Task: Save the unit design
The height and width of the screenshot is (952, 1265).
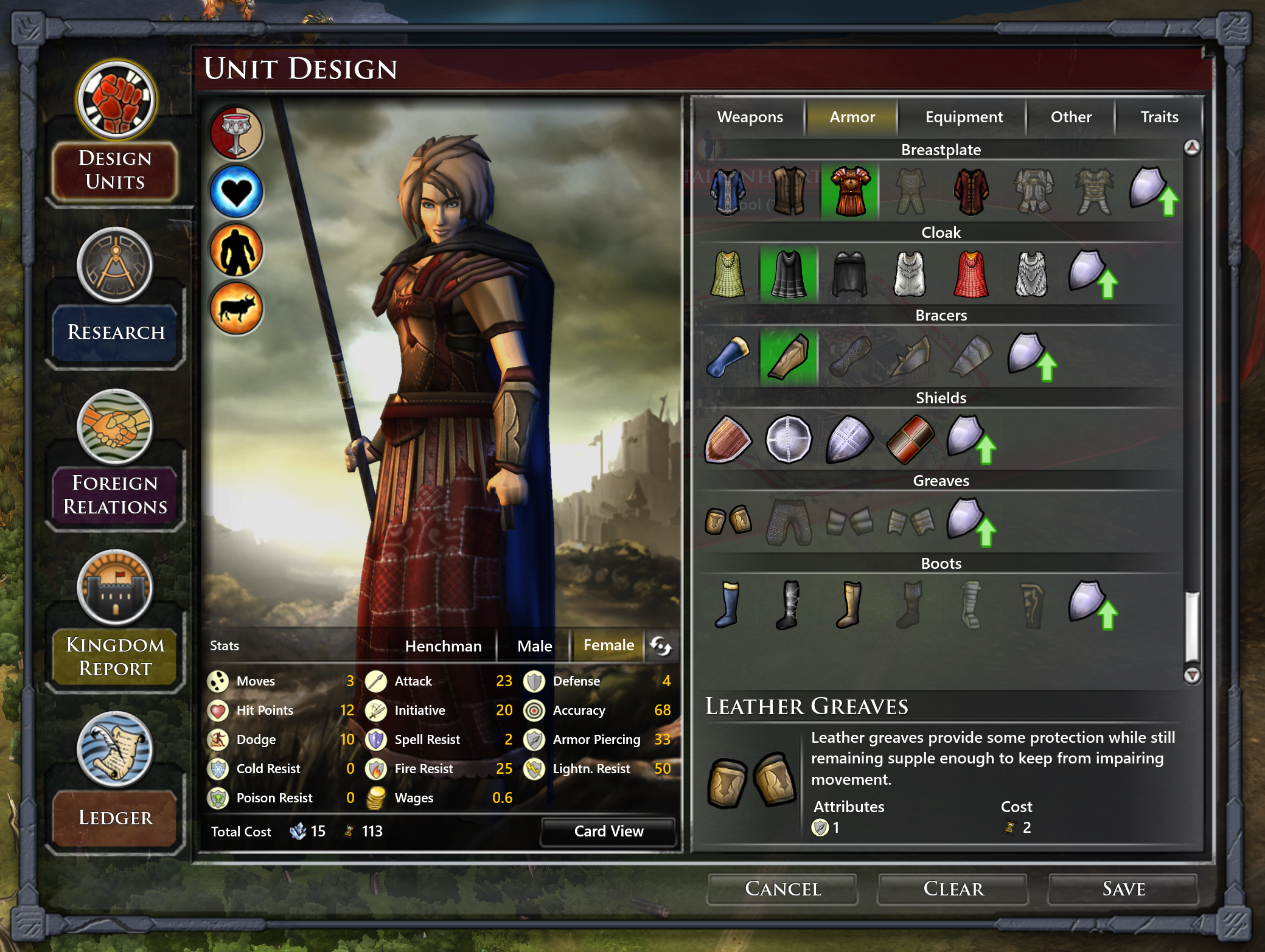Action: coord(1123,889)
